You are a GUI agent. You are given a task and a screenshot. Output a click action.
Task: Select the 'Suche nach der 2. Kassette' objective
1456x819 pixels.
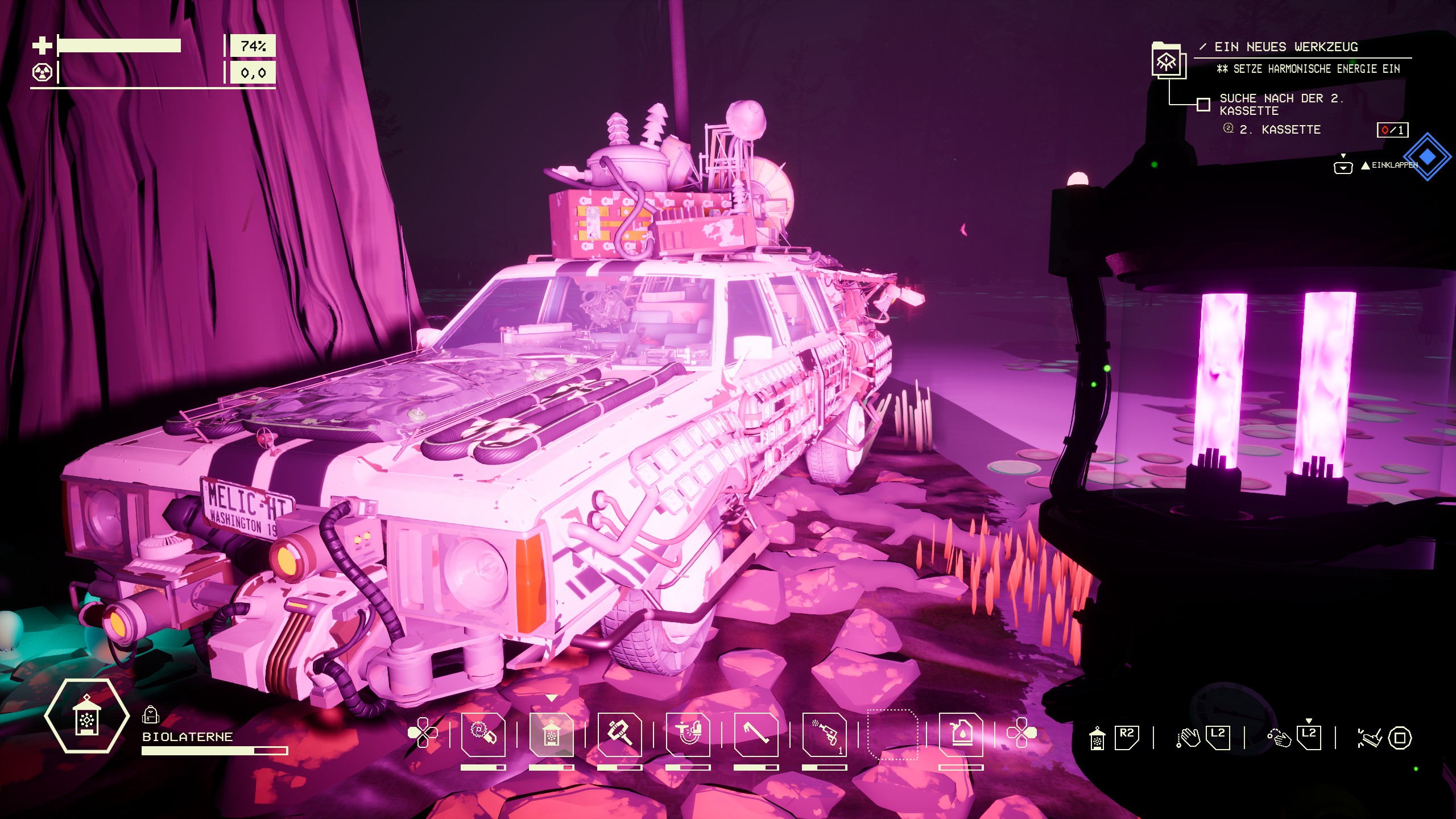1280,105
